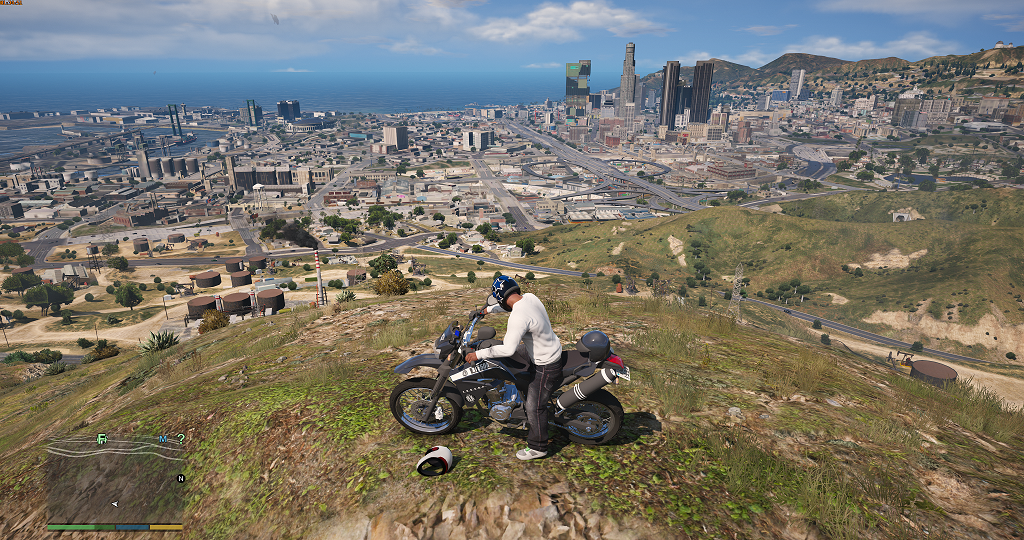Select the blue M marker on the minimap
Image resolution: width=1024 pixels, height=540 pixels.
pos(163,439)
